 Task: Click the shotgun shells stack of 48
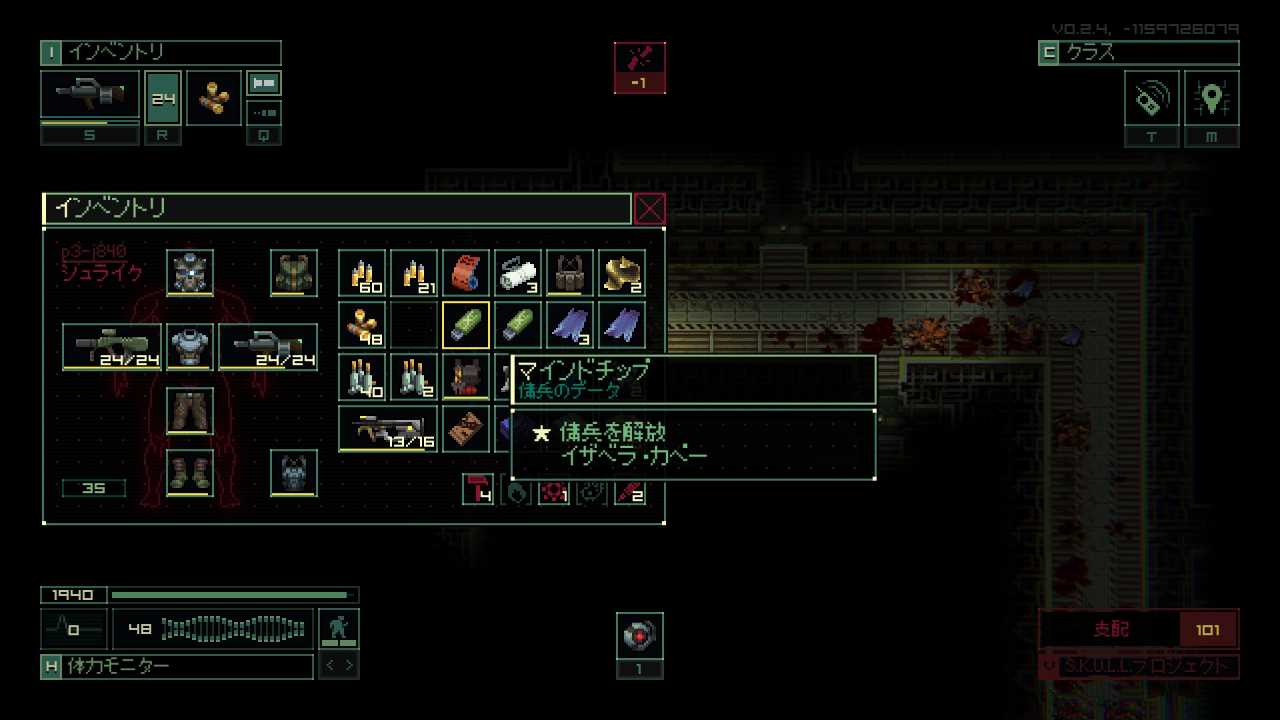point(362,325)
